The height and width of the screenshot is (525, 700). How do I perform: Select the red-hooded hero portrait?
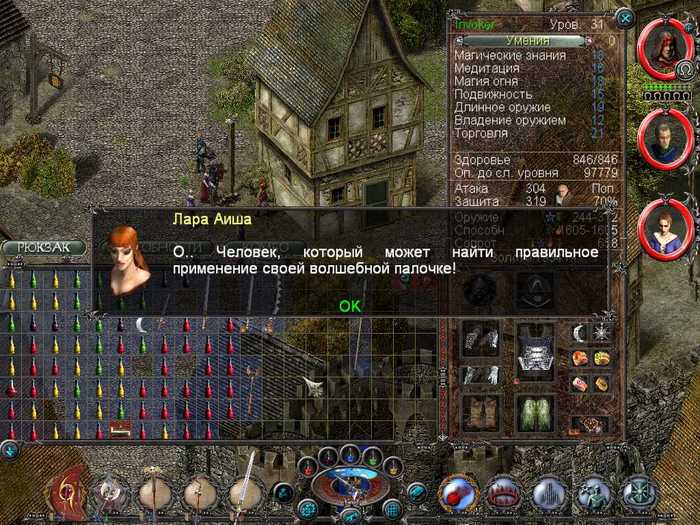(x=662, y=48)
